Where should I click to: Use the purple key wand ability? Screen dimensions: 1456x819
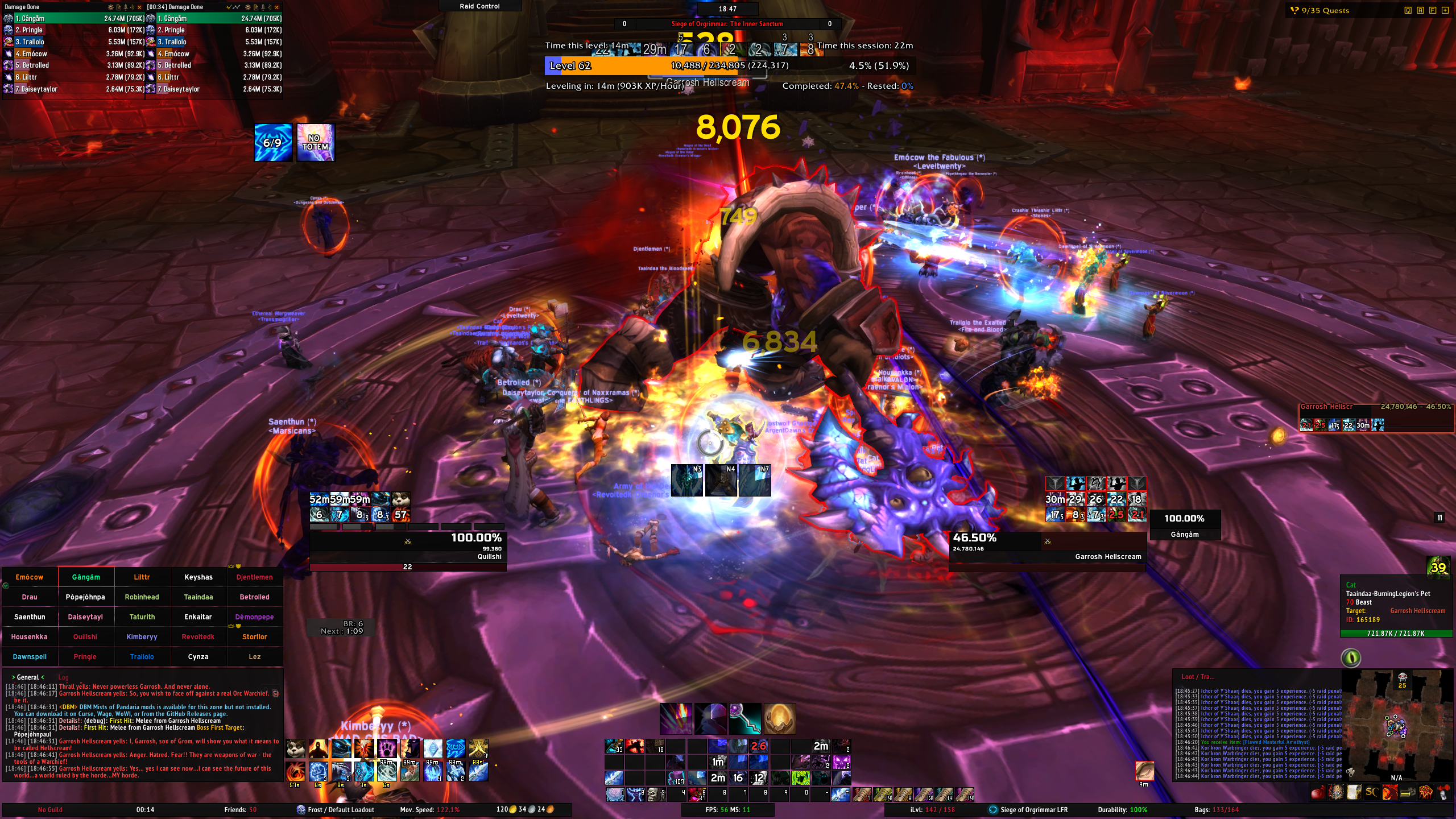[x=745, y=718]
